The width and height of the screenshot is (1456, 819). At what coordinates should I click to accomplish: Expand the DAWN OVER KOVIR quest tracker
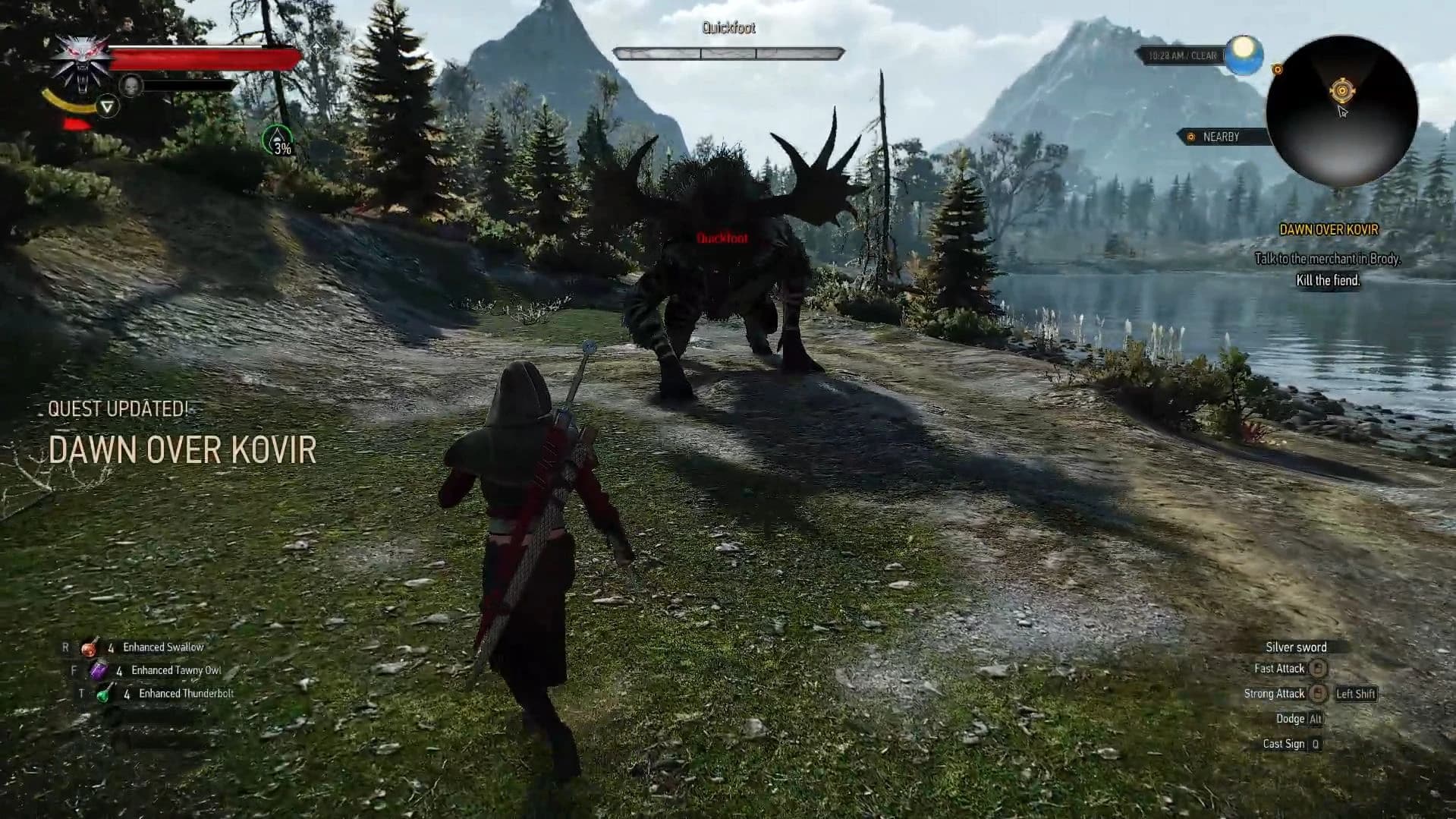click(x=1329, y=230)
